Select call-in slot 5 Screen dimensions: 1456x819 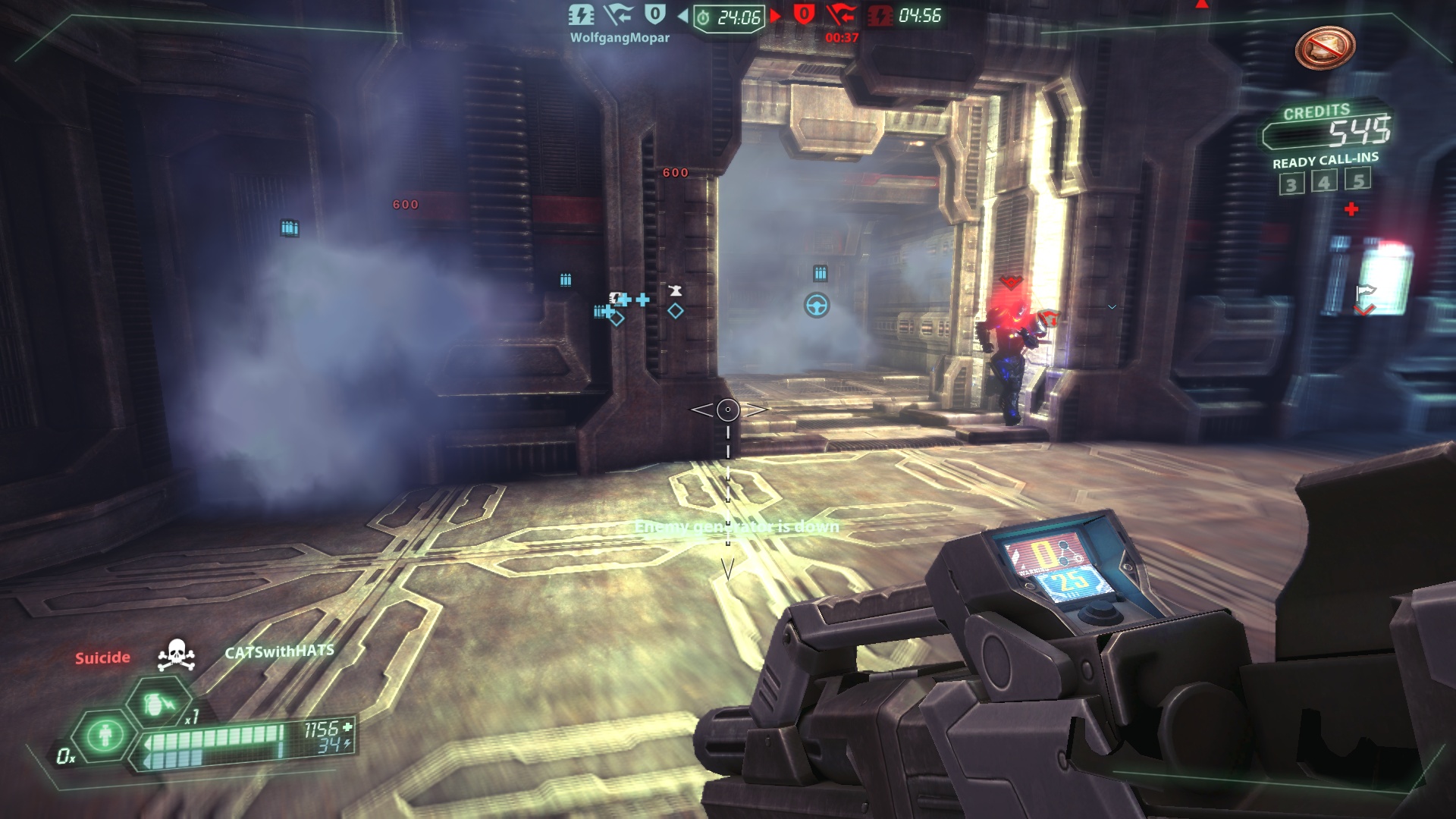point(1358,180)
